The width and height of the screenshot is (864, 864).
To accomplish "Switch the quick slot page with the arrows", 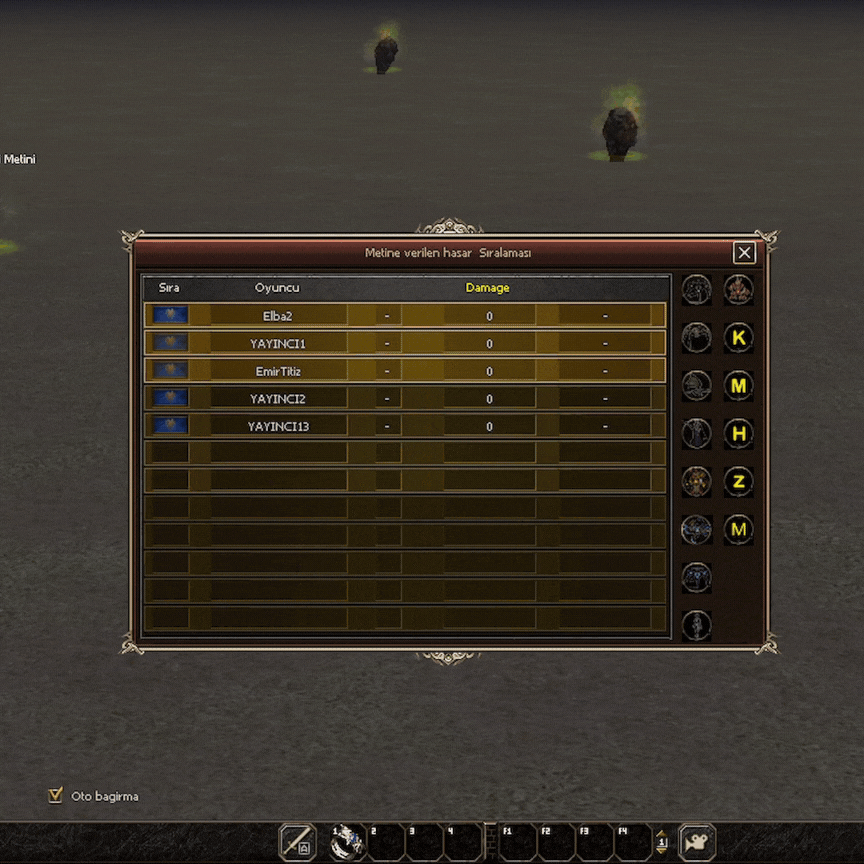I will coord(661,842).
